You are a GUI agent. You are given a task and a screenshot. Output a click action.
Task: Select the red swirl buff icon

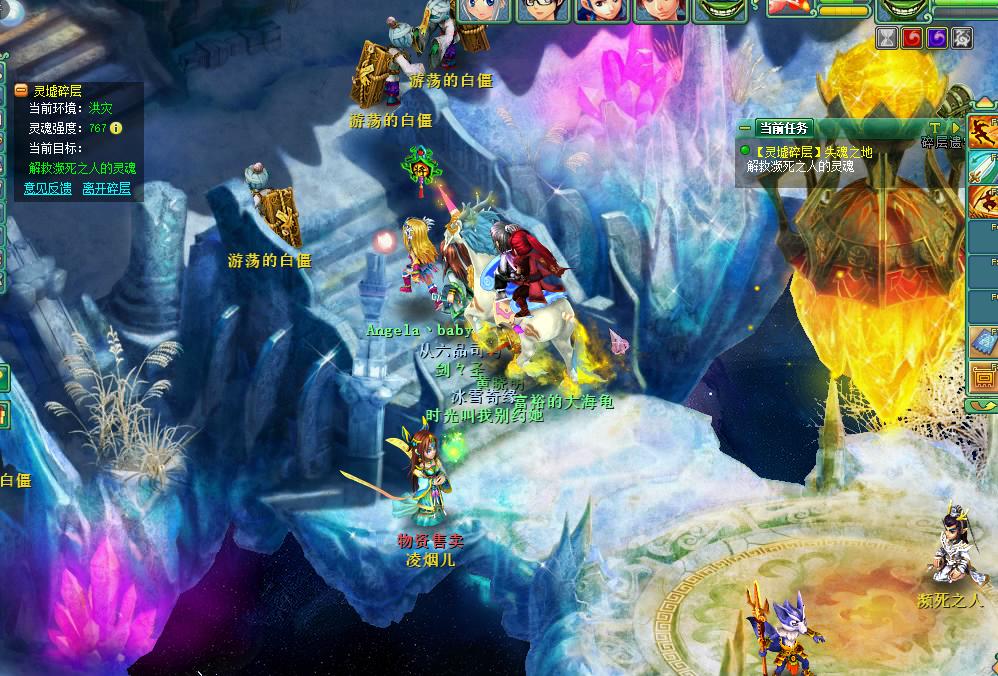coord(911,37)
